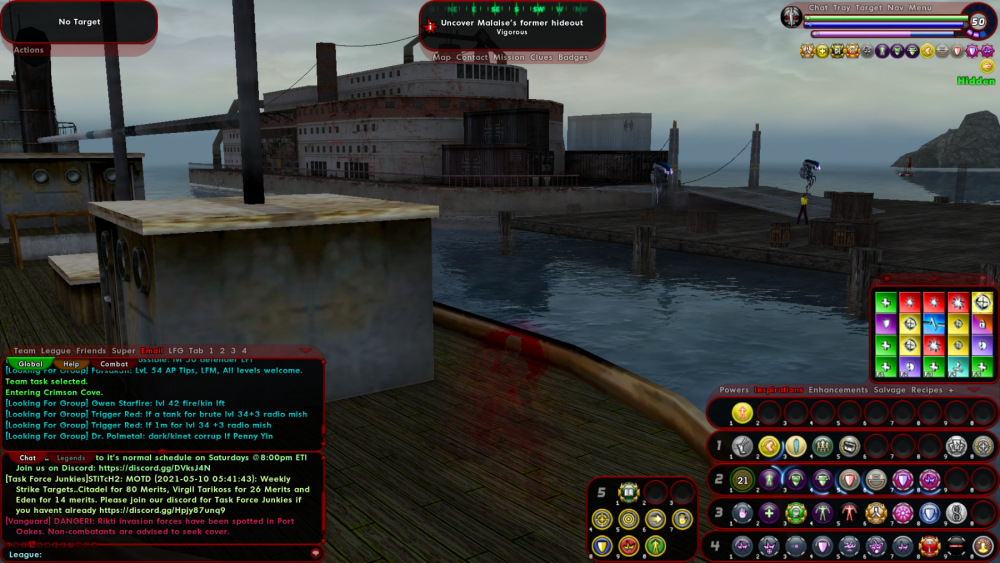Screen dimensions: 1000x563
Task: Toggle the Tray window button
Action: [842, 8]
